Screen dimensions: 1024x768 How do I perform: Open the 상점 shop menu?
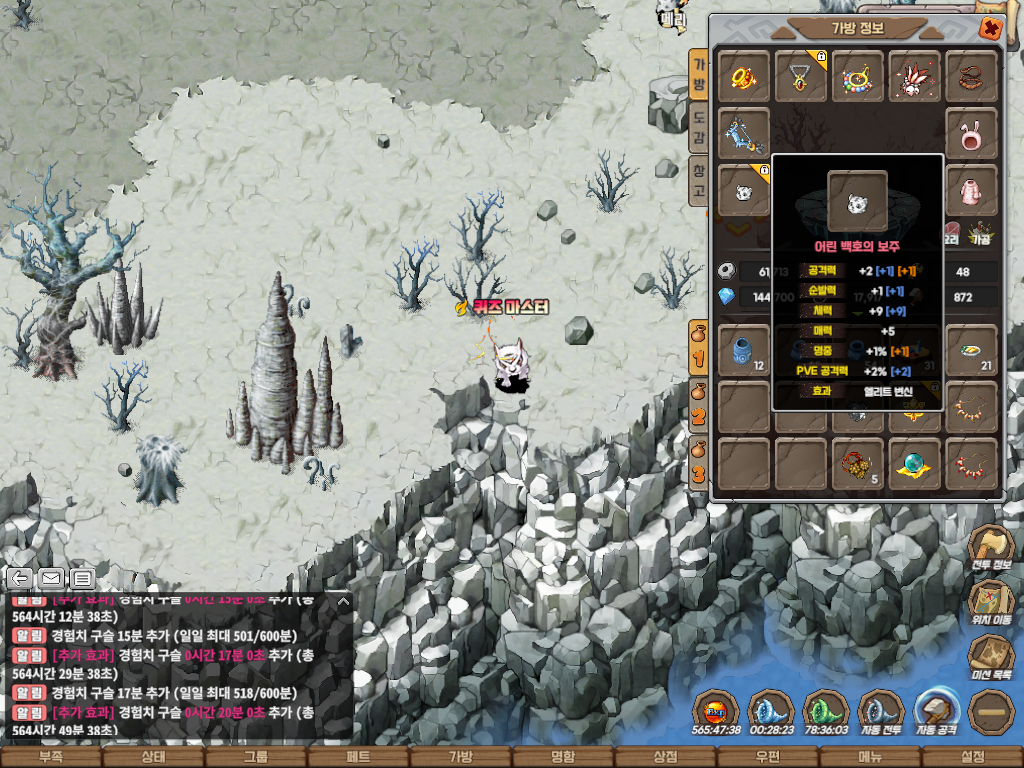(665, 757)
